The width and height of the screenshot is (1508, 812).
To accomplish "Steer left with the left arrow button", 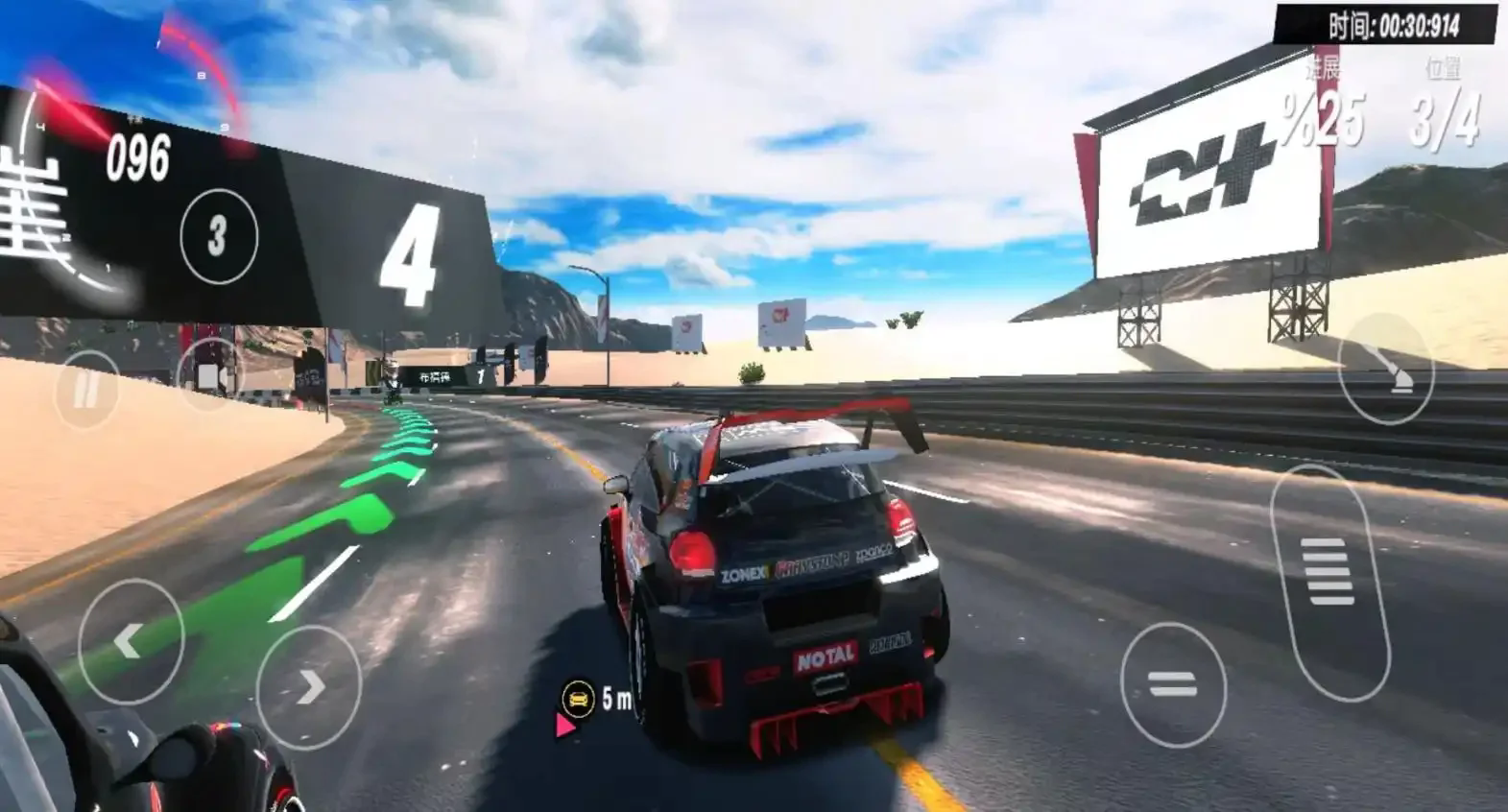I will [x=131, y=640].
